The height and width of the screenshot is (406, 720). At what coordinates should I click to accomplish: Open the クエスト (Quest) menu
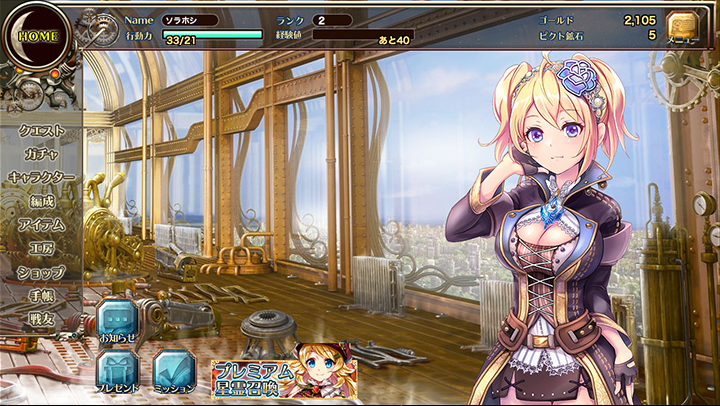point(42,130)
